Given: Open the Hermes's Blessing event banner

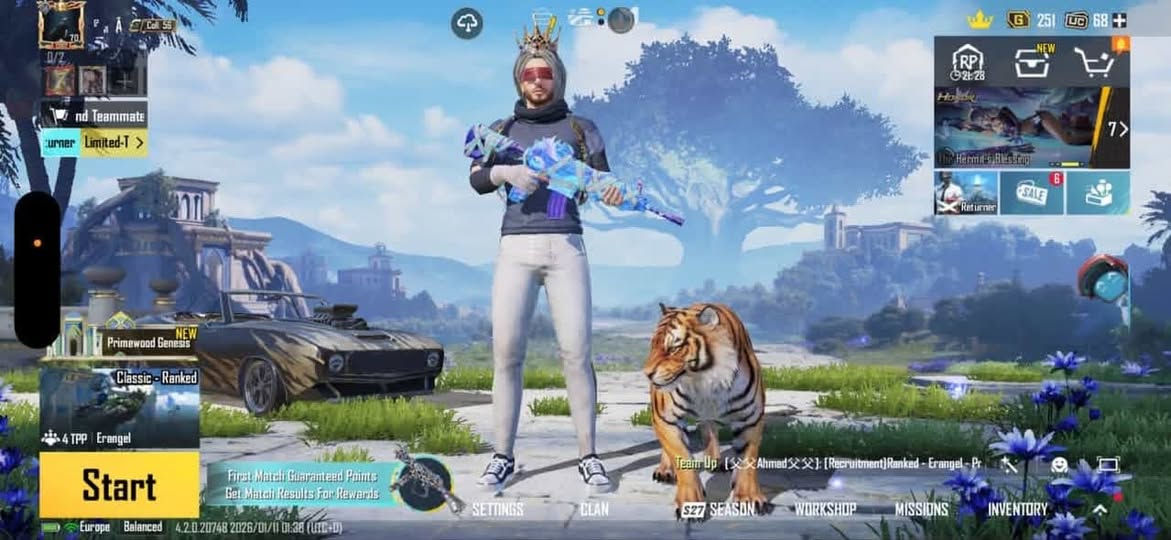Looking at the screenshot, I should coord(1032,127).
